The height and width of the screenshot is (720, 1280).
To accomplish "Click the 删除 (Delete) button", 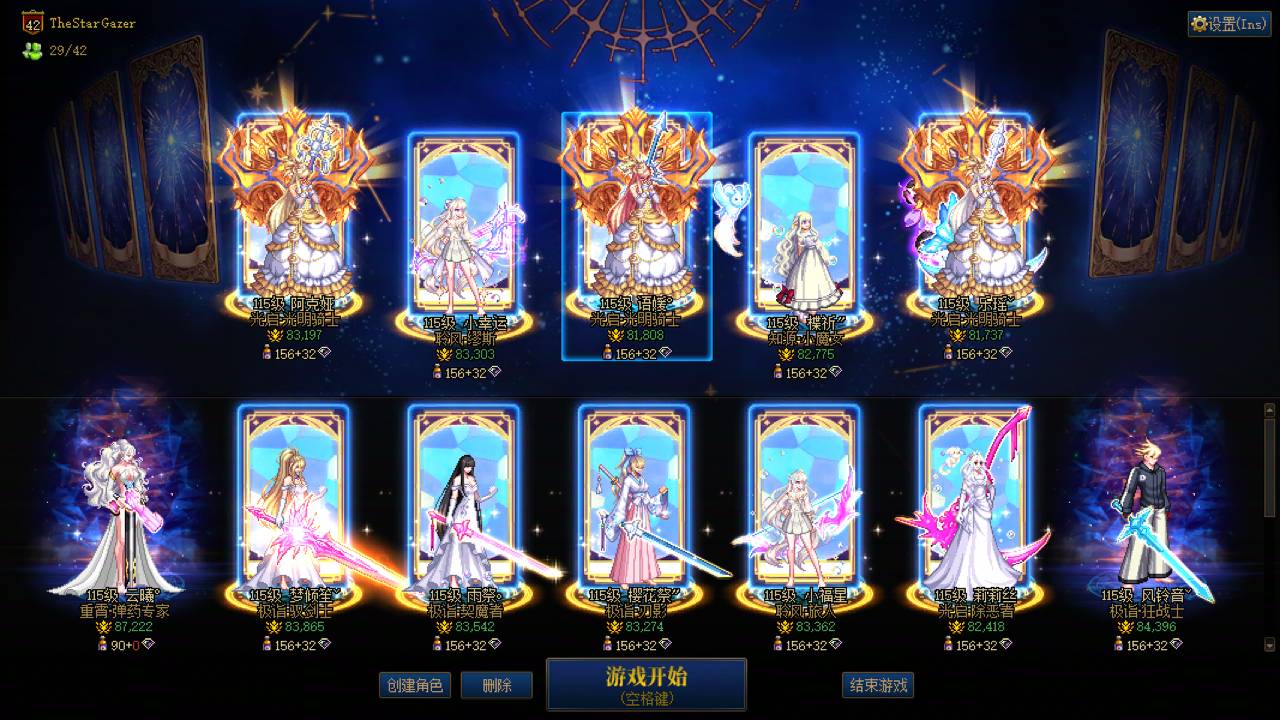I will [497, 684].
